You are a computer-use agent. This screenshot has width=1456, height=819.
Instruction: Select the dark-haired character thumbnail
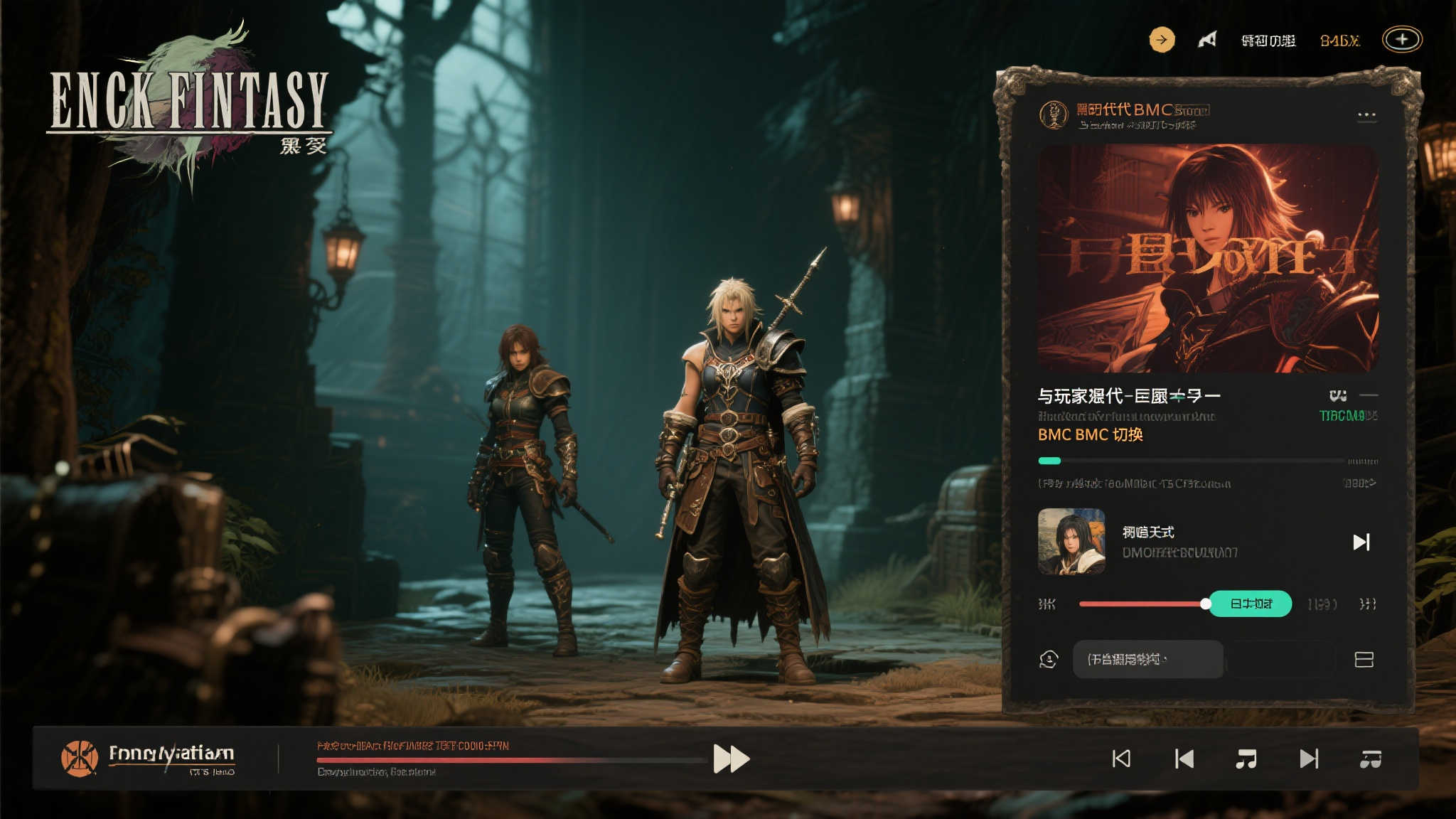(x=1071, y=541)
